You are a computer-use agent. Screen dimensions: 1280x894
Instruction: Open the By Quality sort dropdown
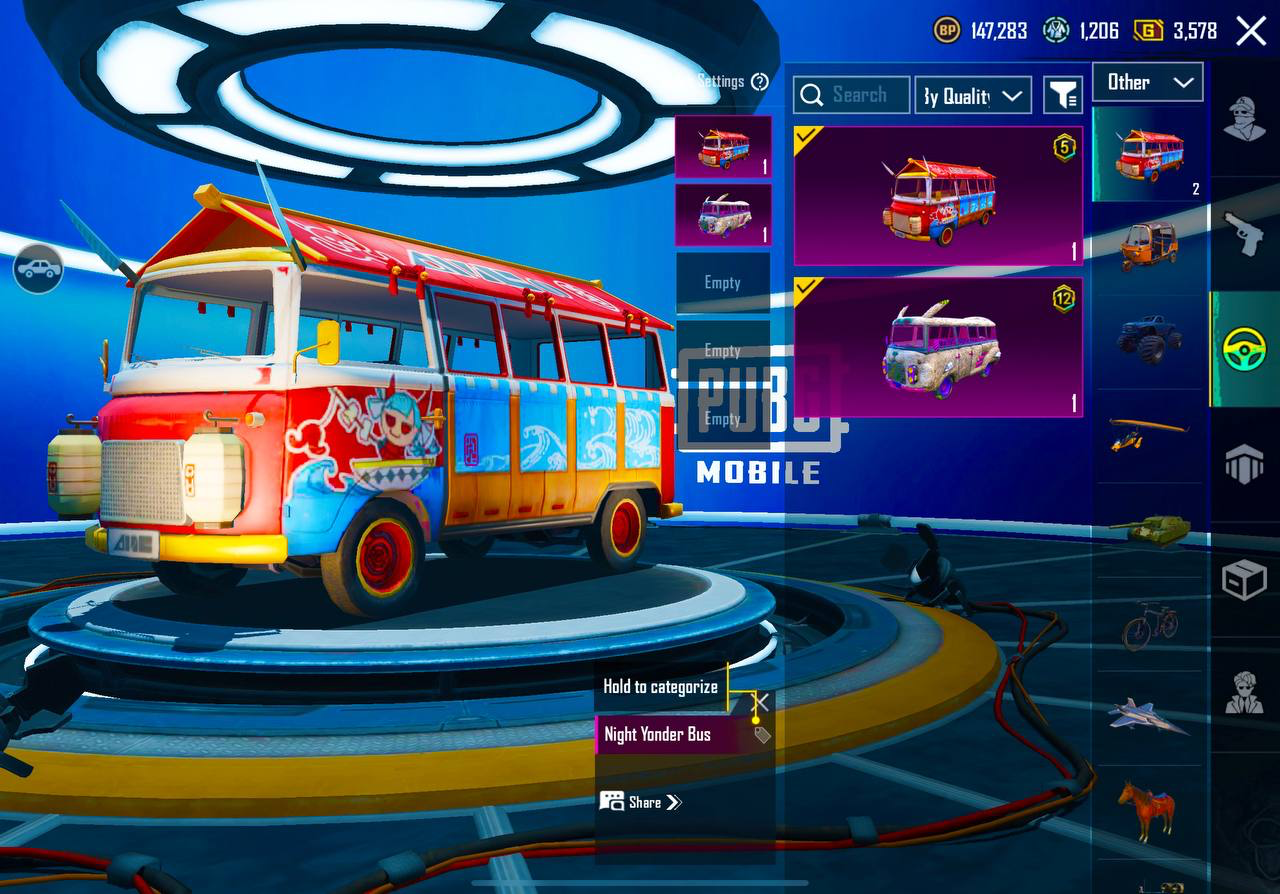[973, 95]
